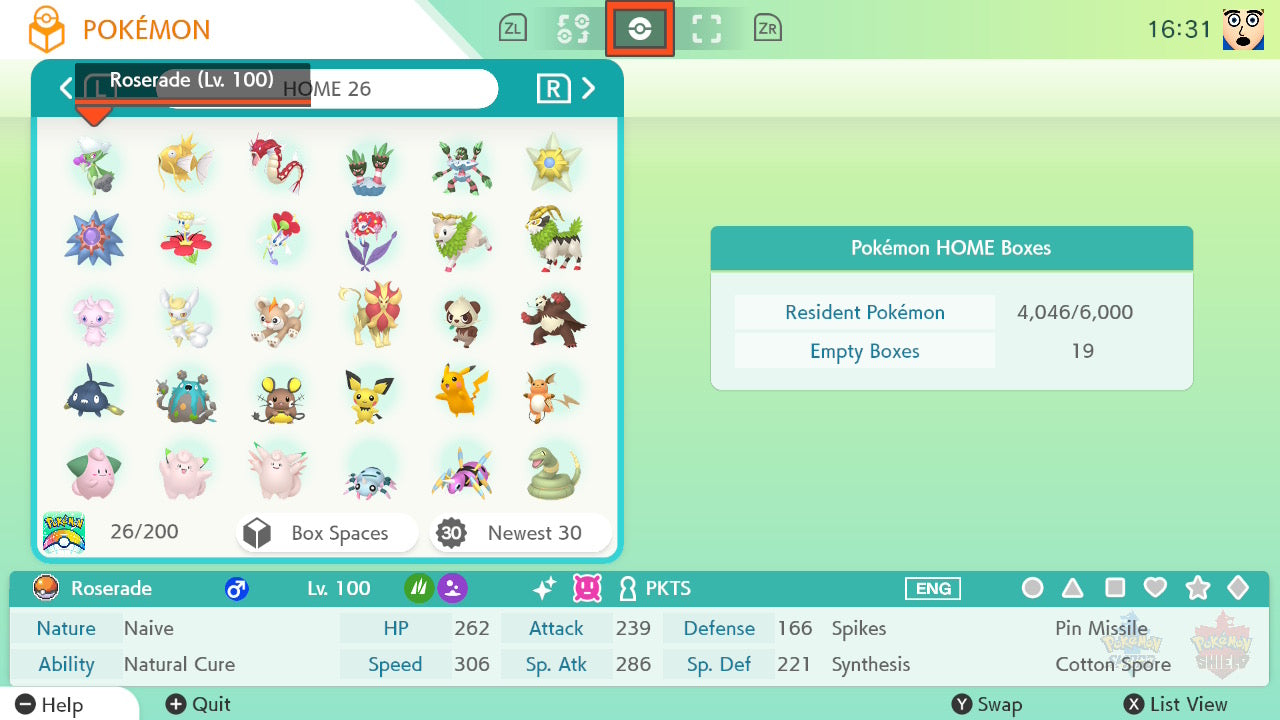Select the Poké Ball view mode icon

pos(639,28)
